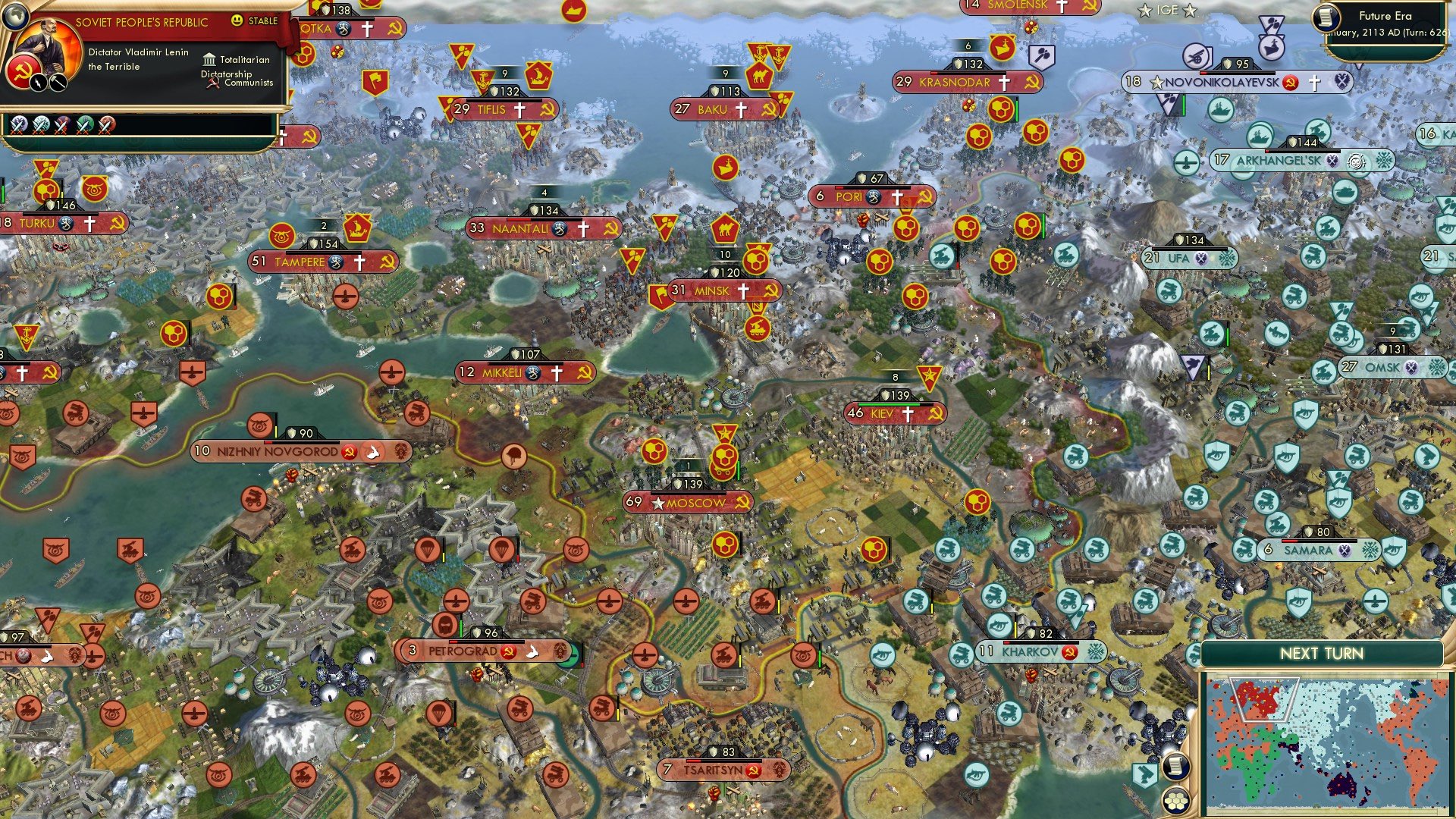The width and height of the screenshot is (1456, 819).
Task: Click Lenin's leader portrait
Action: pyautogui.click(x=48, y=48)
